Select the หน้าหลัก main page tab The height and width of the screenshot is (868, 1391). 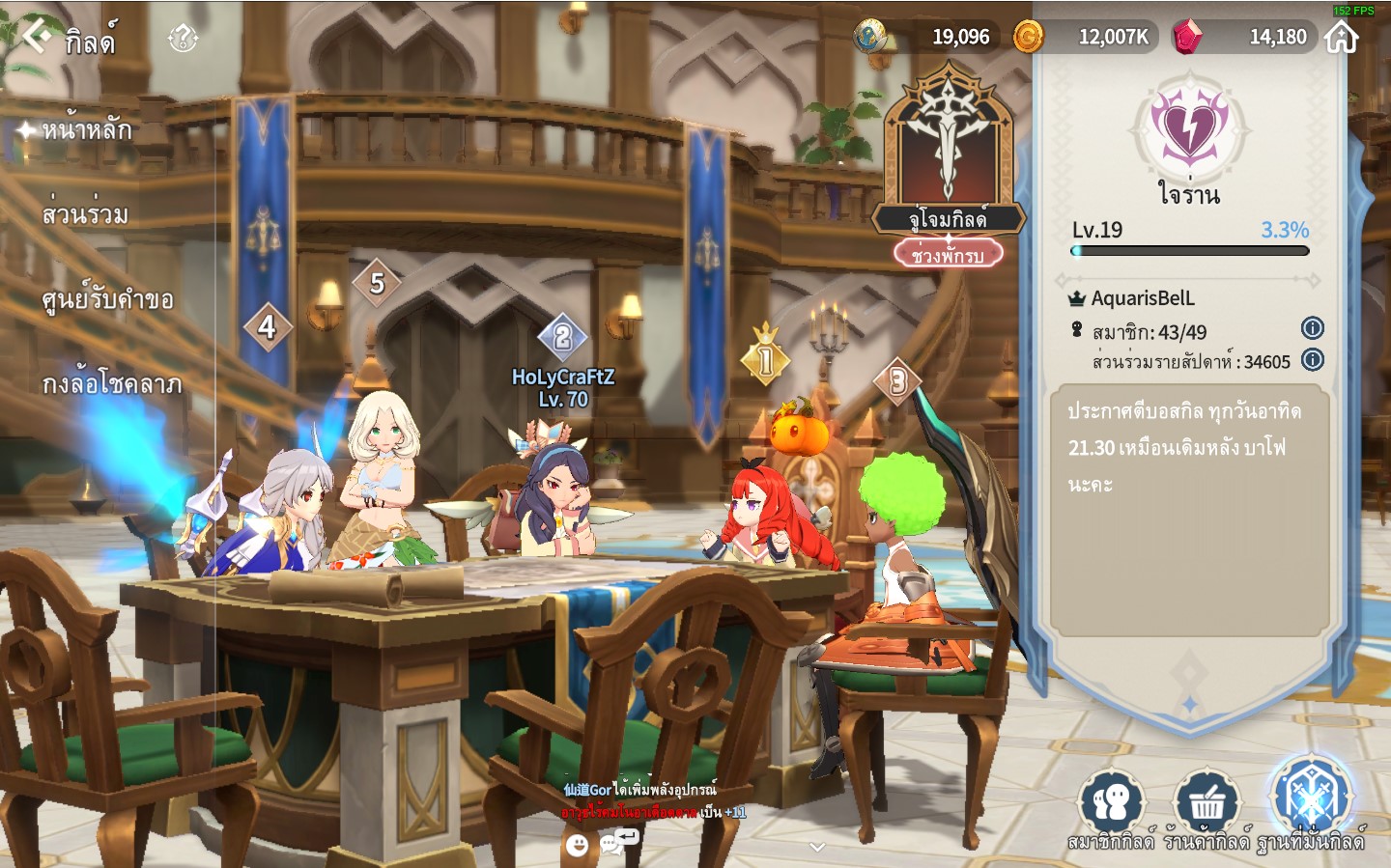86,129
